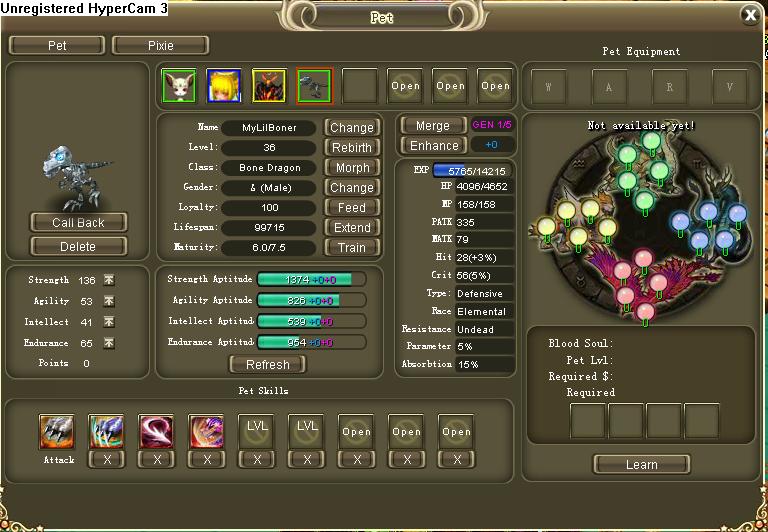Open the Merge function

pyautogui.click(x=432, y=126)
